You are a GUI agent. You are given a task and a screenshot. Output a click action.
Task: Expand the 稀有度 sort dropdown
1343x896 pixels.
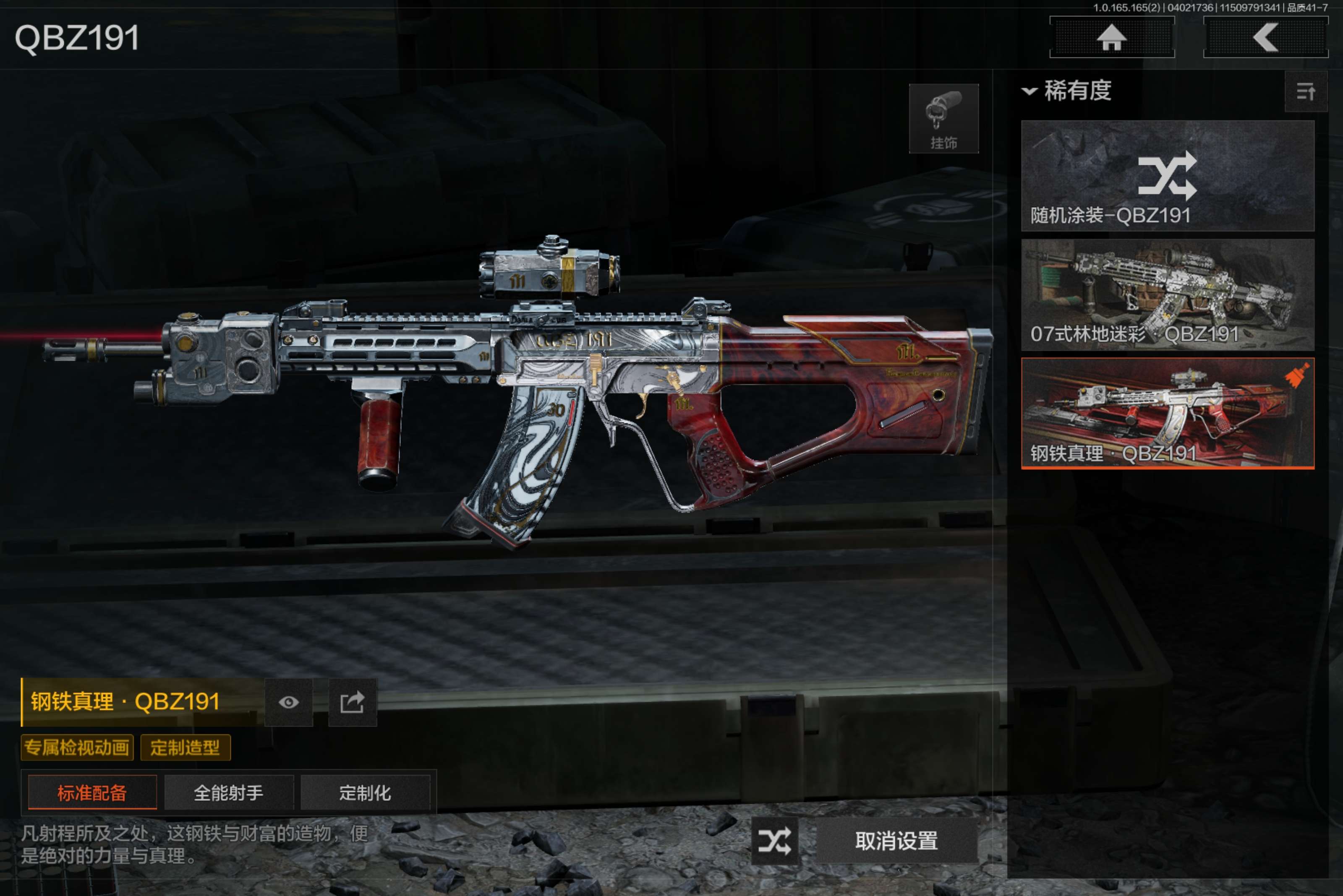[x=1067, y=91]
